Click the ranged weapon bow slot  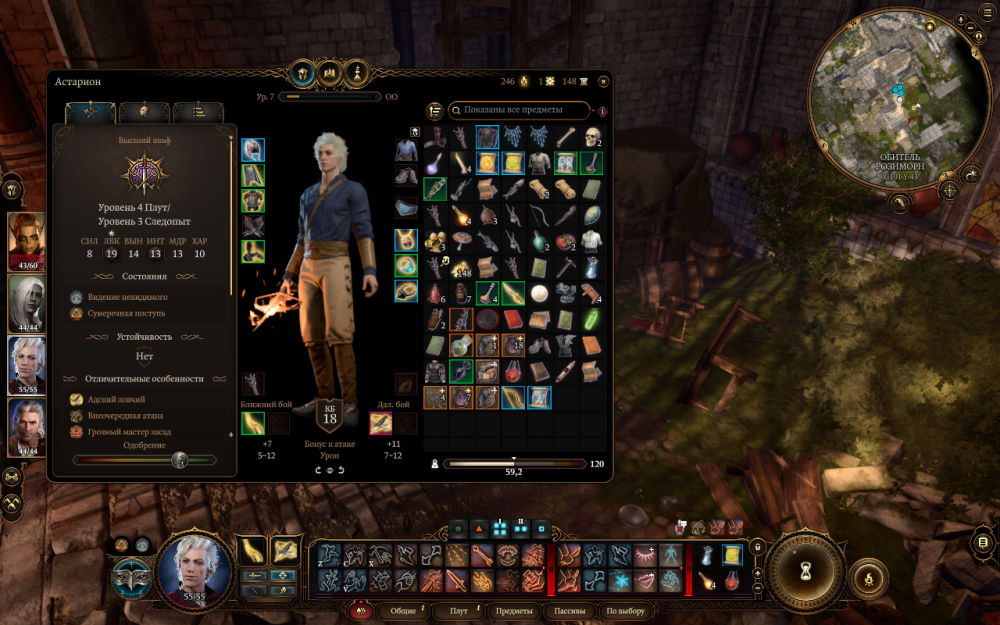pyautogui.click(x=381, y=423)
